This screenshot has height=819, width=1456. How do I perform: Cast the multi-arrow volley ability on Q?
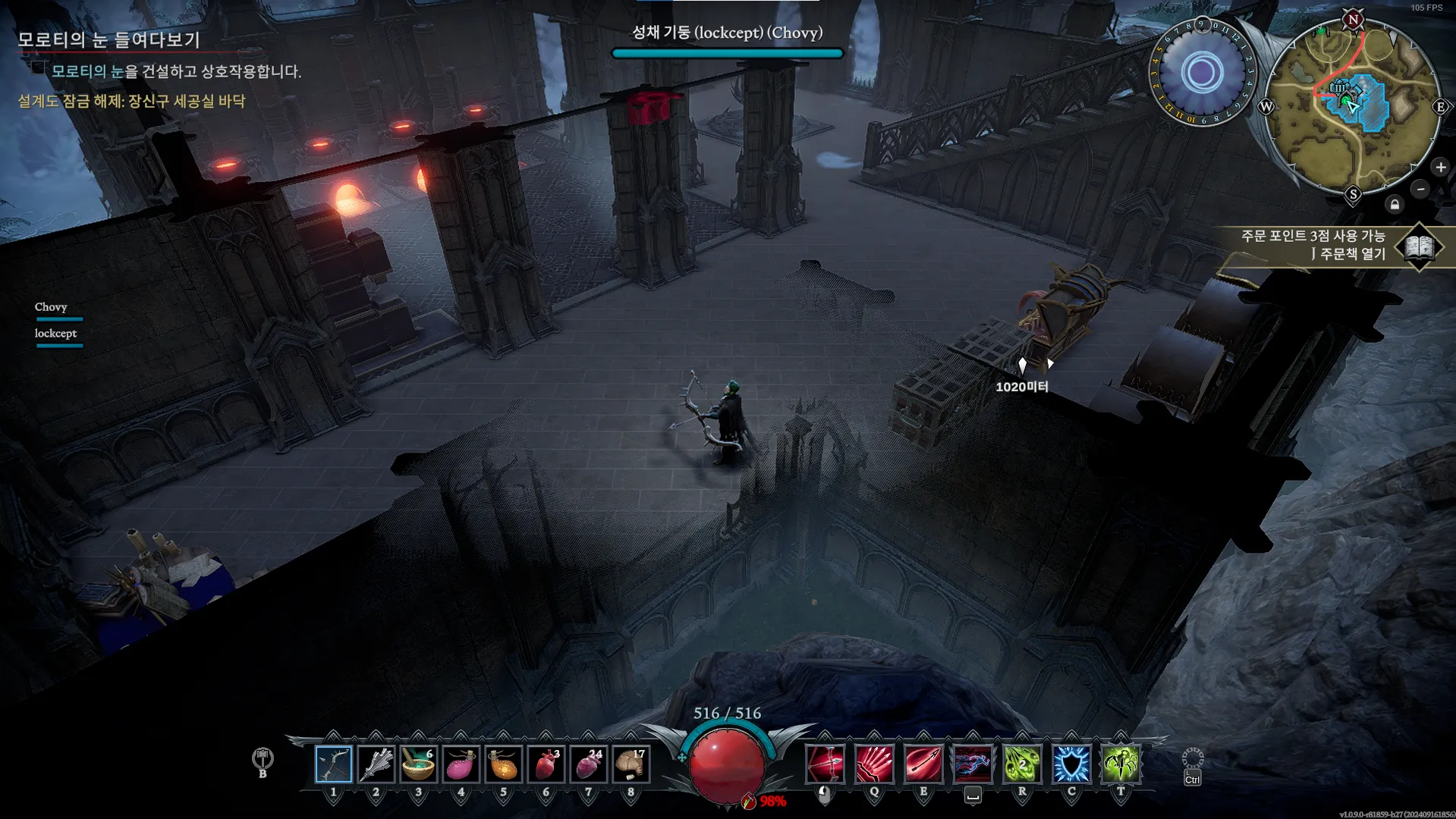click(874, 764)
